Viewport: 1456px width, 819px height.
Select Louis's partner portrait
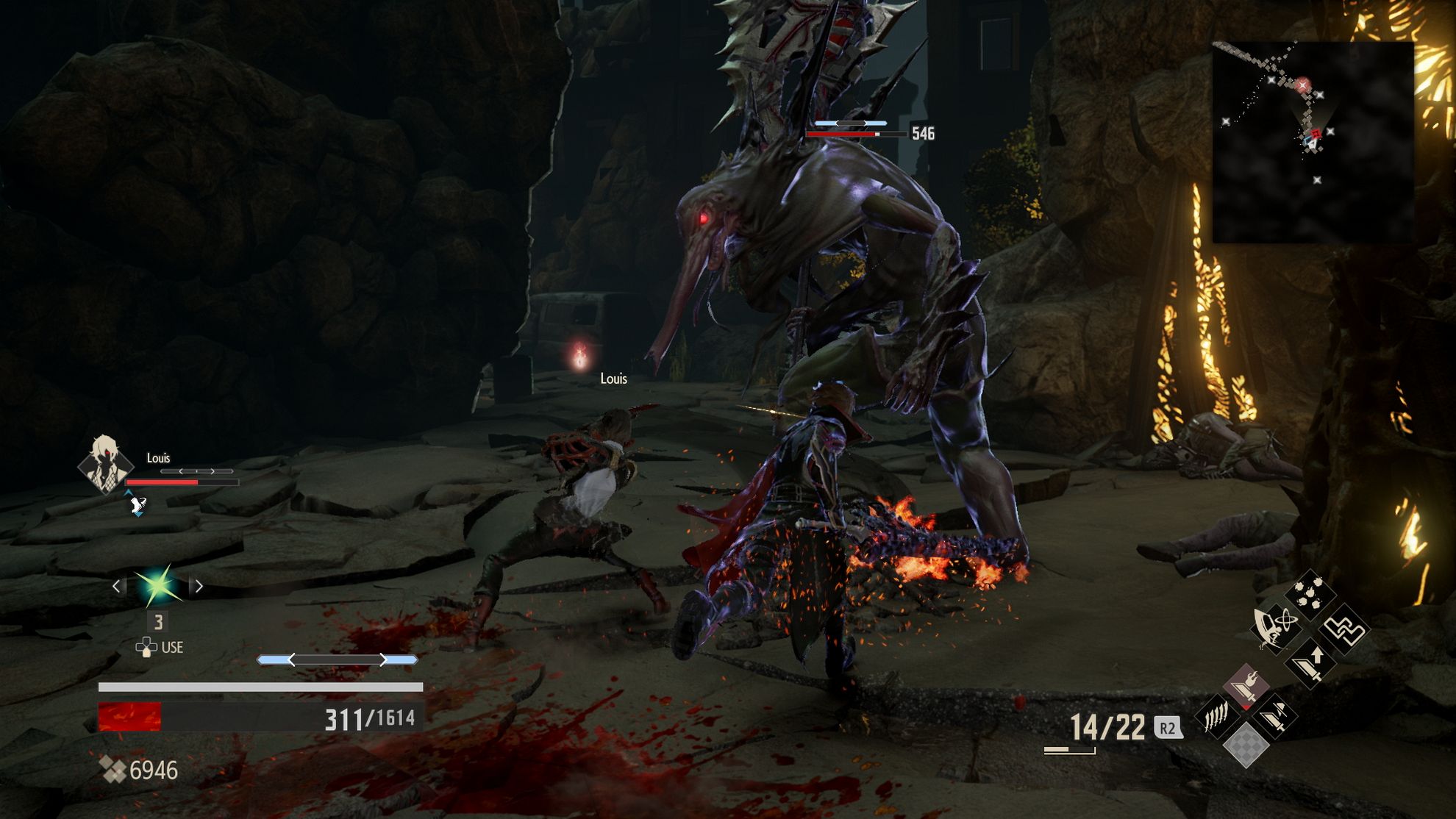point(105,463)
